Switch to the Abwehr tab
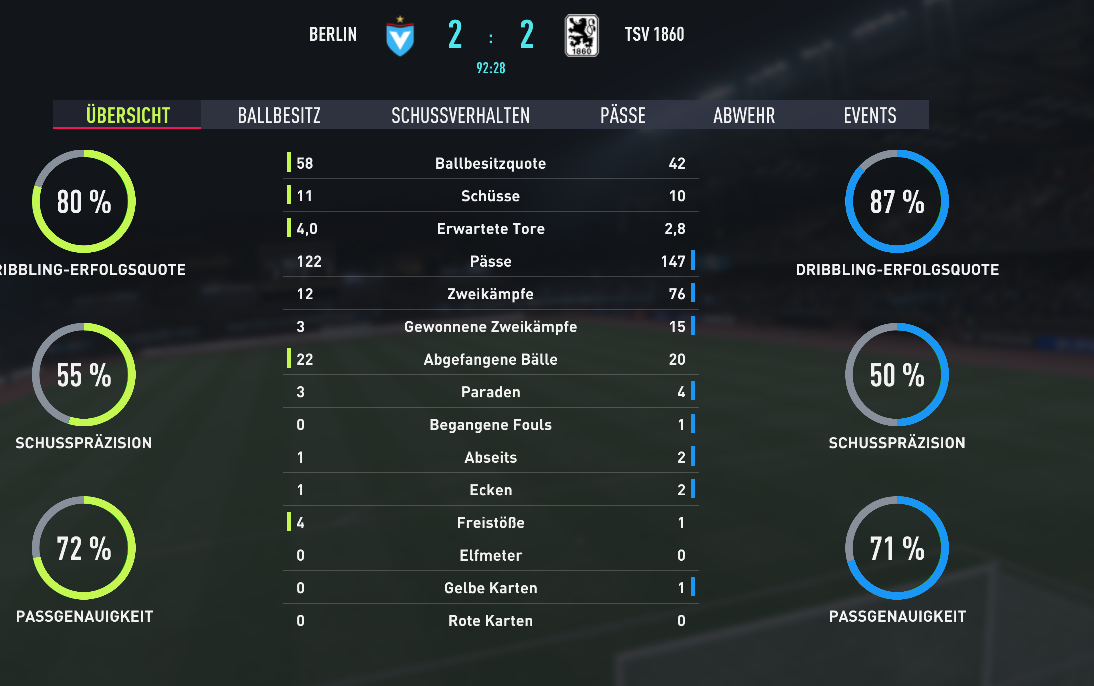This screenshot has height=686, width=1094. (x=744, y=115)
